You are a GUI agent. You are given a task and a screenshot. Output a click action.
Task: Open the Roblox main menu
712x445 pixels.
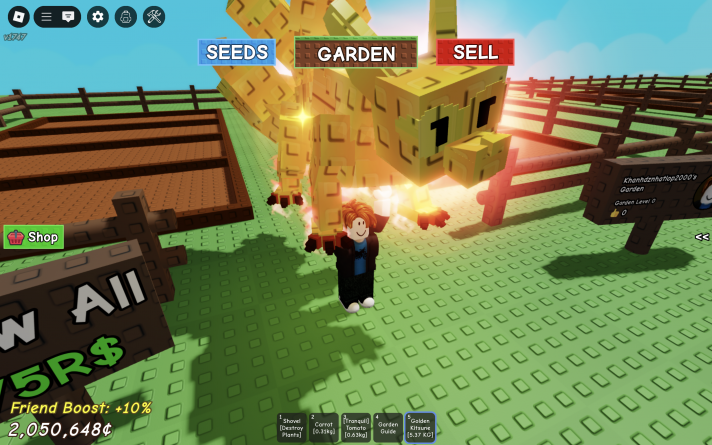[x=17, y=16]
